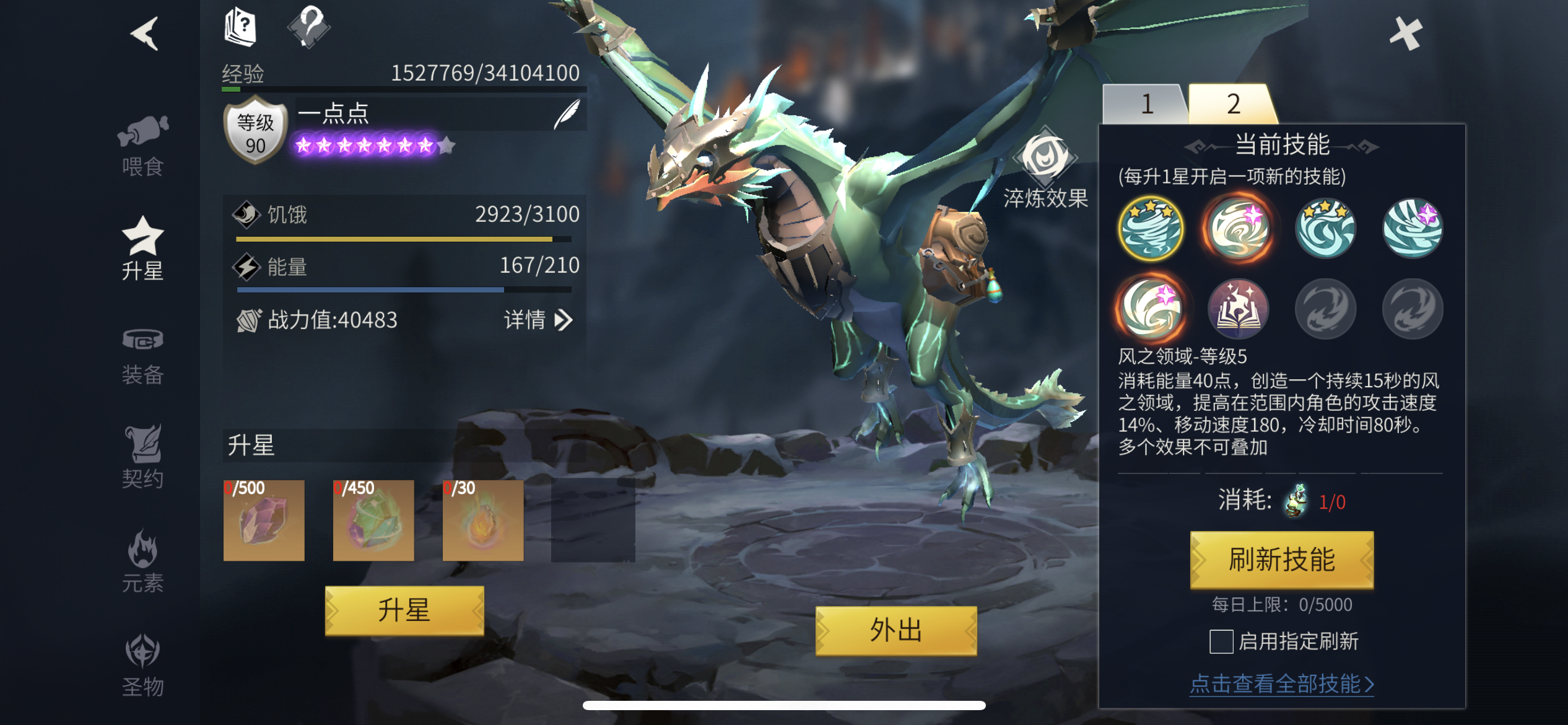Toggle the 启用指定刷新 checkbox
The image size is (1568, 725).
click(x=1221, y=641)
